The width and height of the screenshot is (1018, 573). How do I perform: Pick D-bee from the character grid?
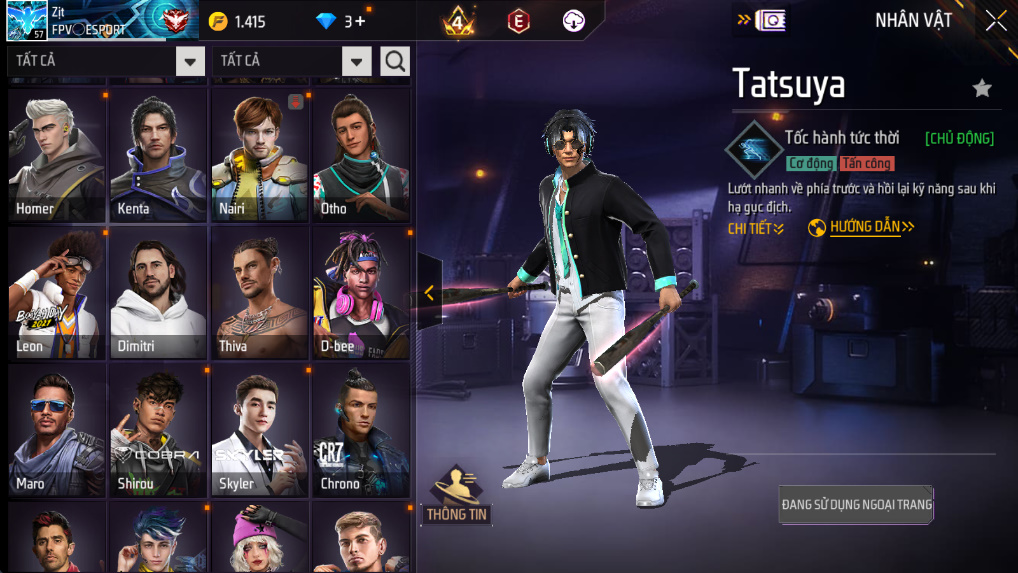click(x=361, y=292)
